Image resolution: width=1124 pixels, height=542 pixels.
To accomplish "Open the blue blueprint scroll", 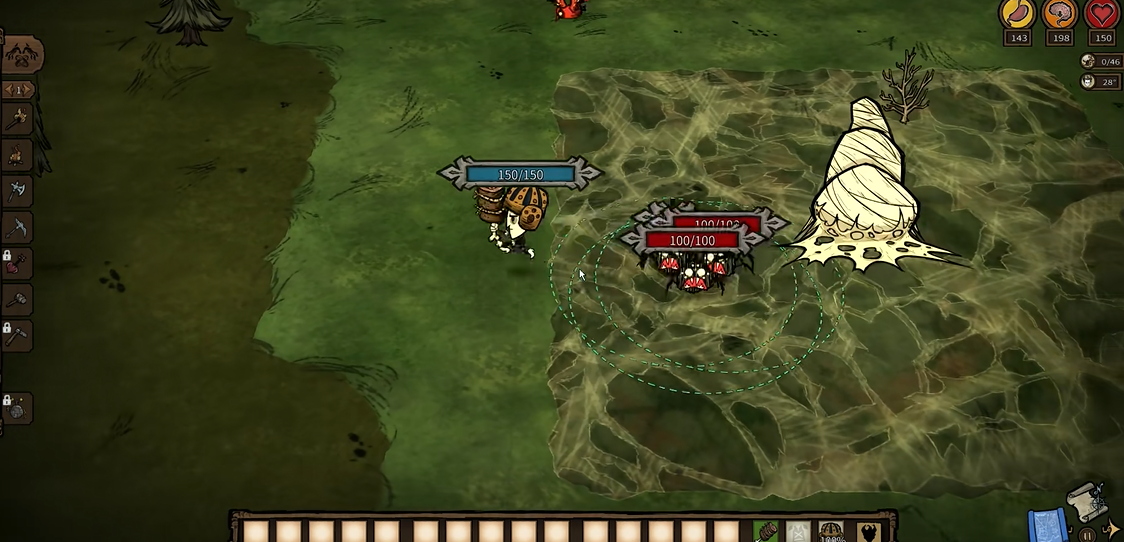I will [1043, 524].
